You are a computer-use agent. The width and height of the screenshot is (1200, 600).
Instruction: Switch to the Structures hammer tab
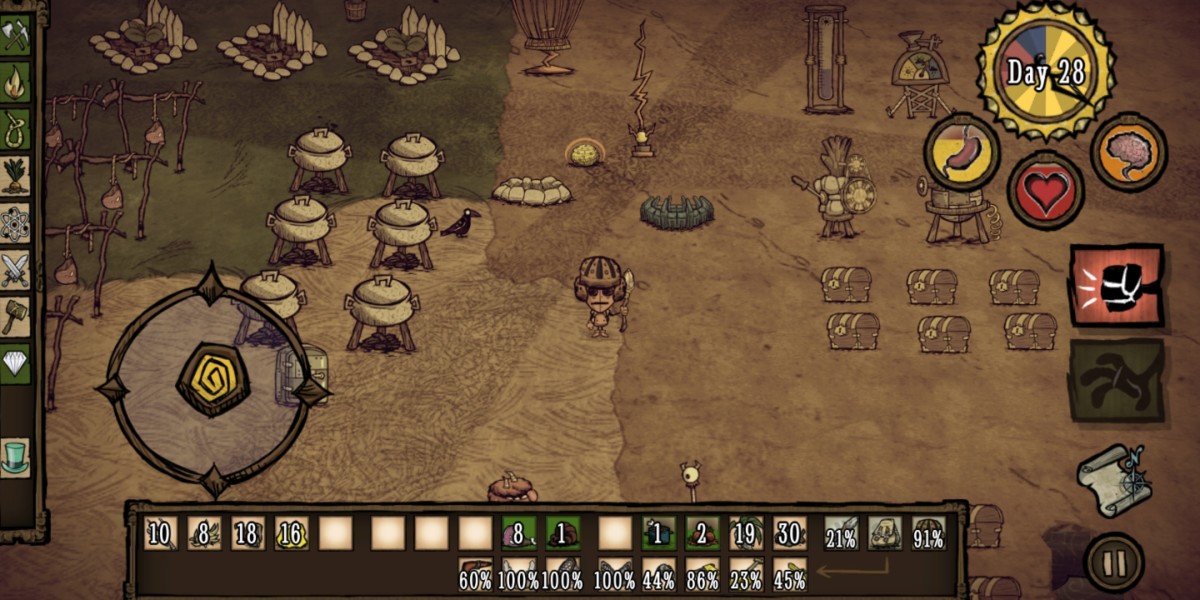tap(16, 317)
